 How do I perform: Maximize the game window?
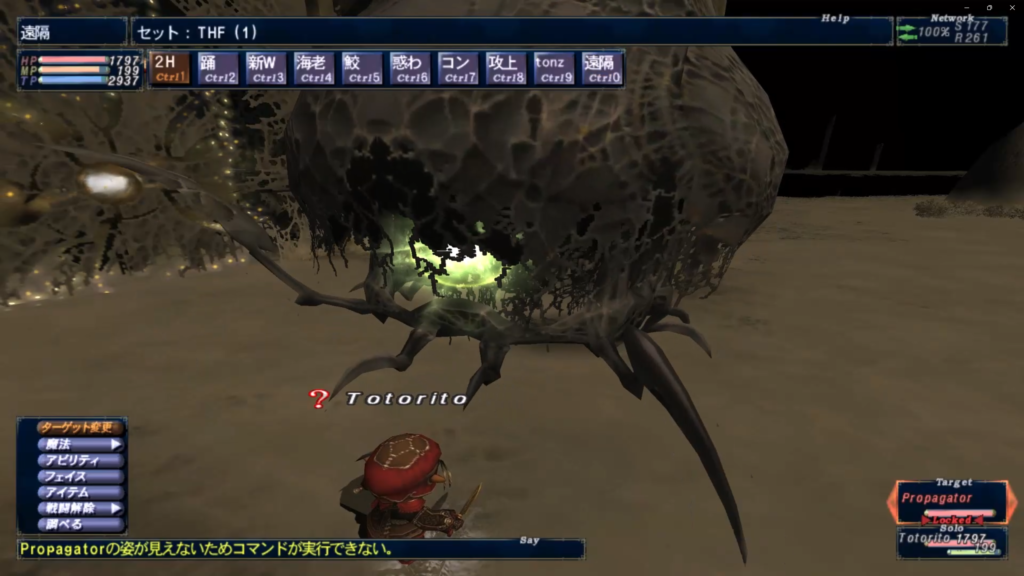coord(987,7)
